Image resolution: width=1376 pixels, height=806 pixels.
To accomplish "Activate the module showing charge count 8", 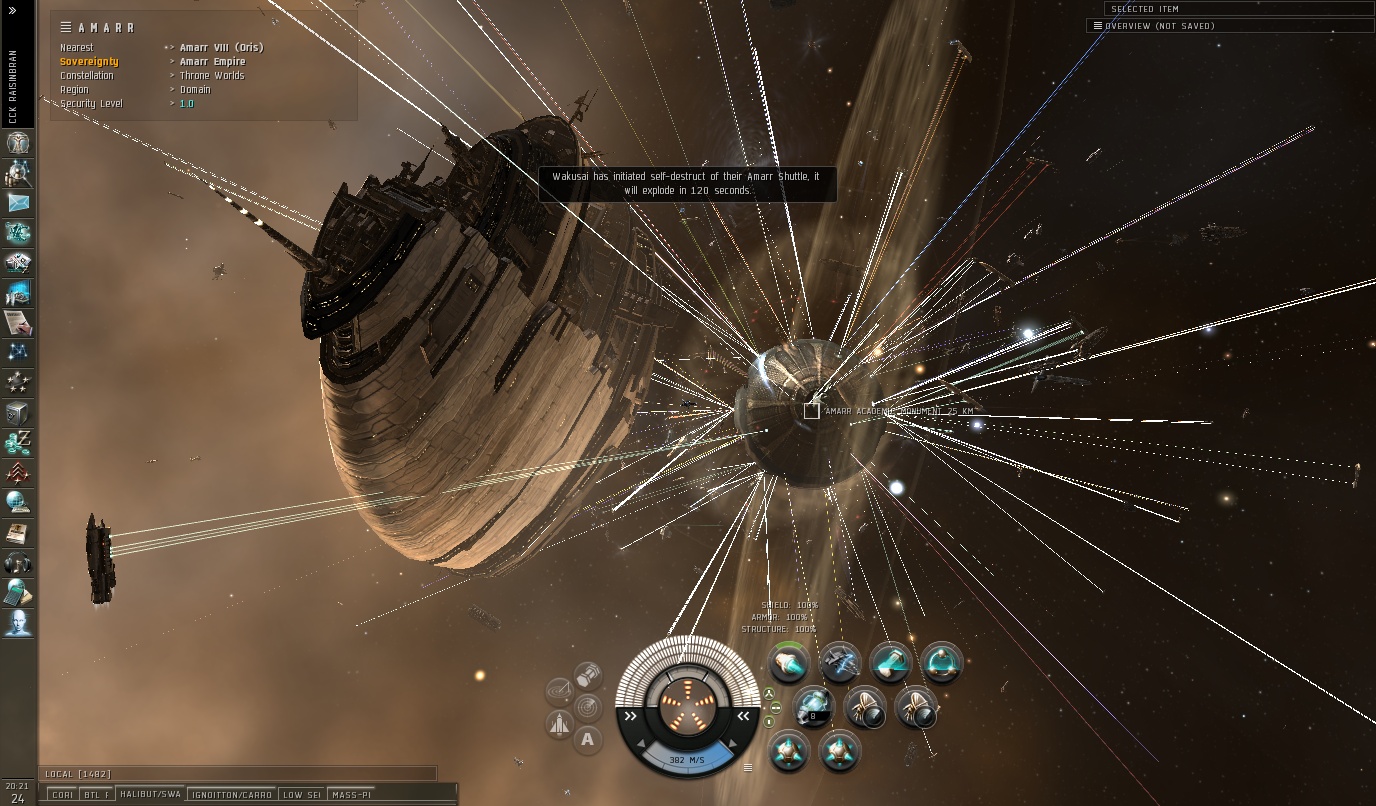I will [x=814, y=707].
